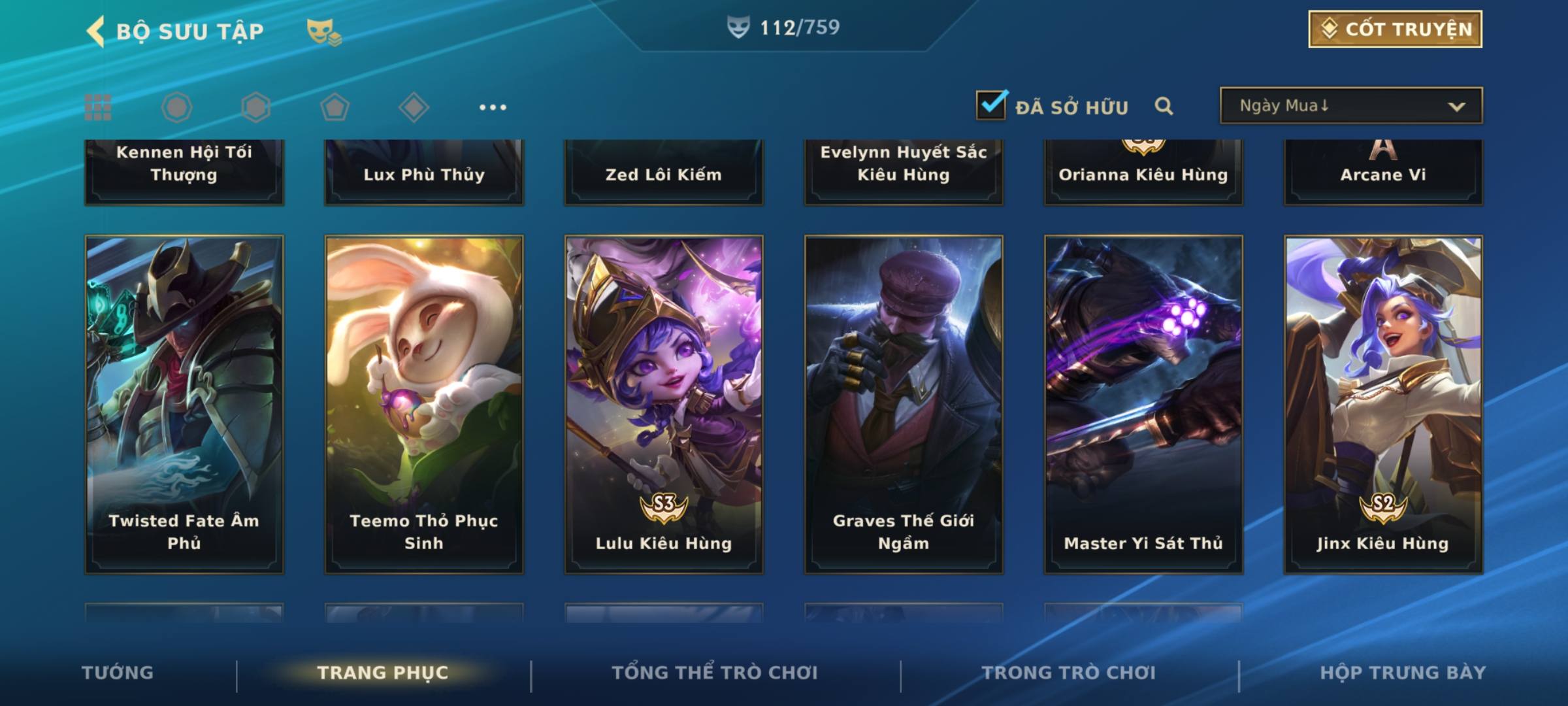
Task: Toggle the Đã Sở Hữu owned checkbox
Action: (991, 105)
